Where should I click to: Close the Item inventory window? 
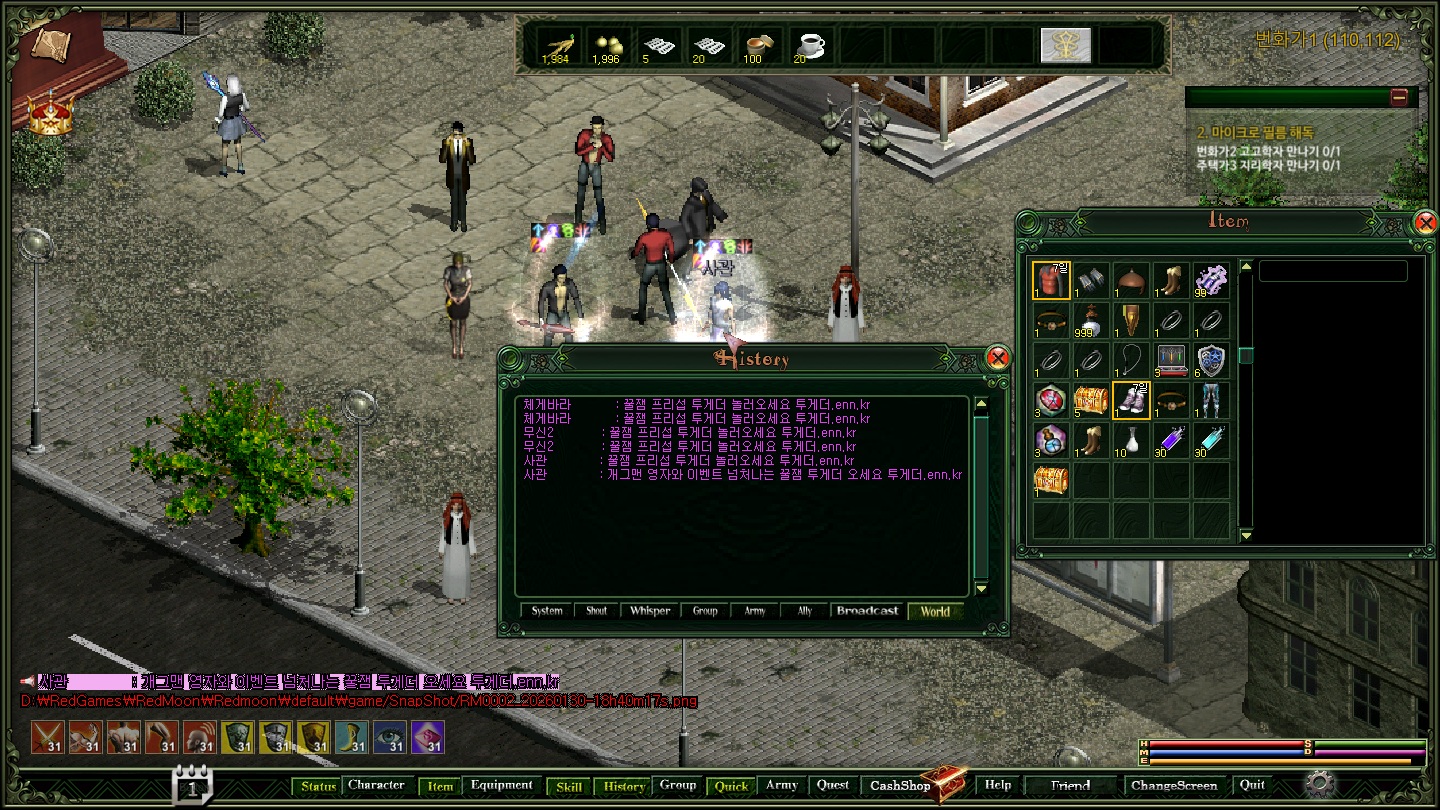[x=1426, y=222]
